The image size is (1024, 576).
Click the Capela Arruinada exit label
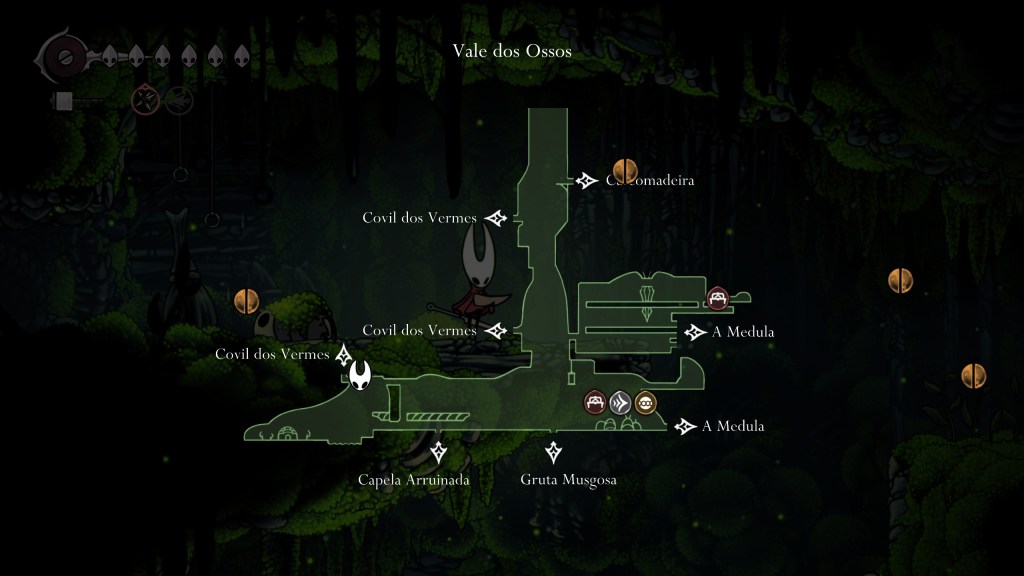[413, 479]
